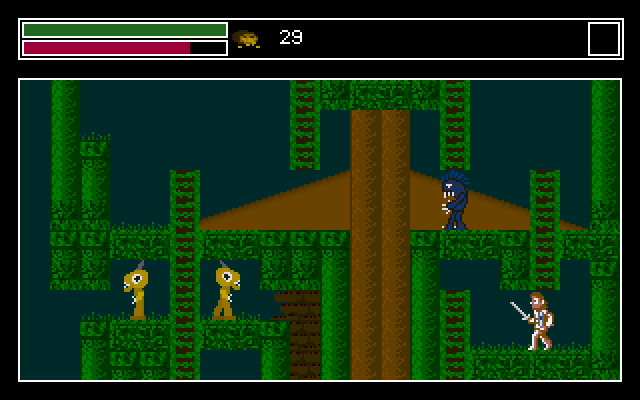Select the empty item box in the HUD

coord(603,39)
